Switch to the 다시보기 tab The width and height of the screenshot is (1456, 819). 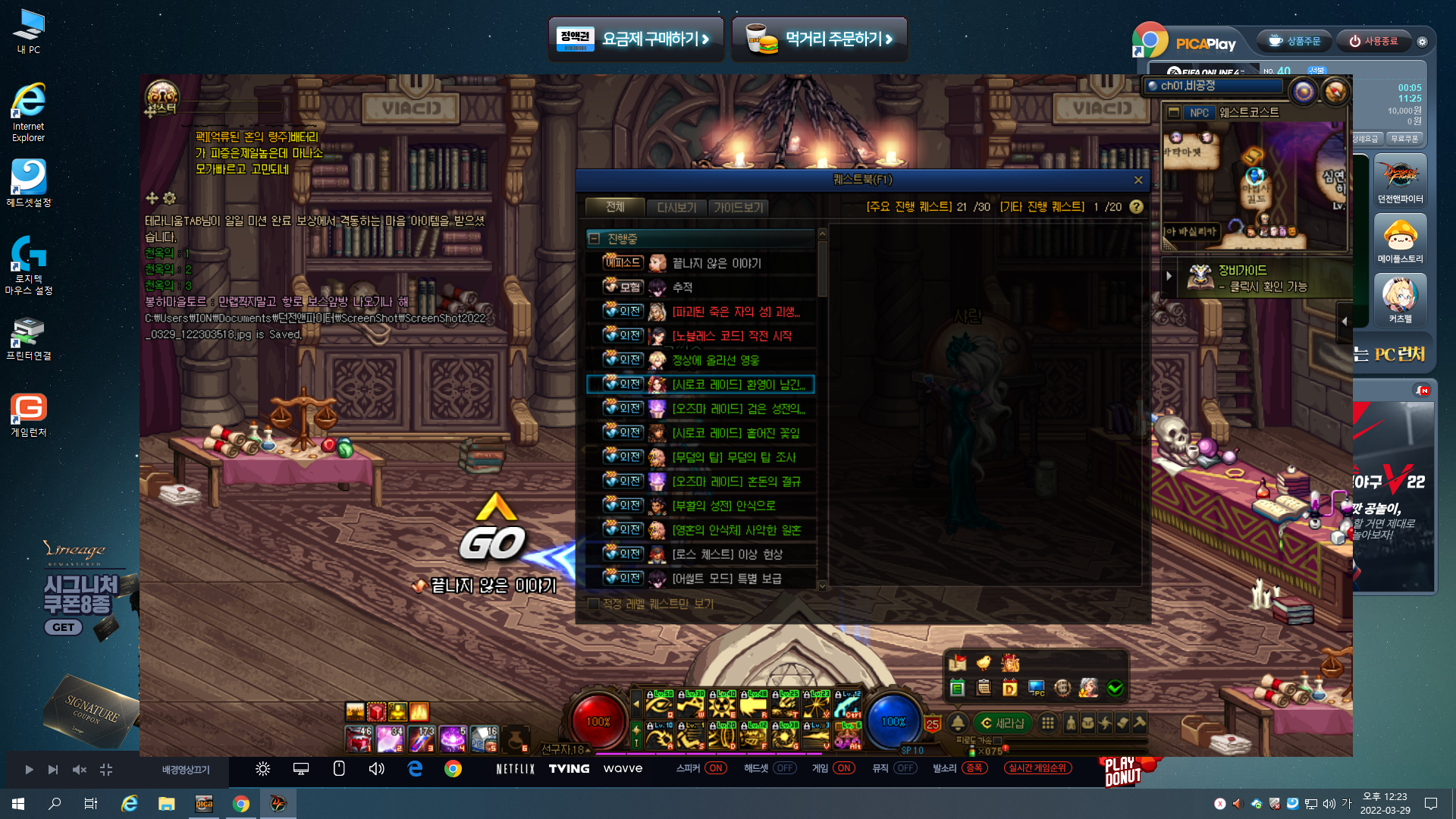coord(676,207)
